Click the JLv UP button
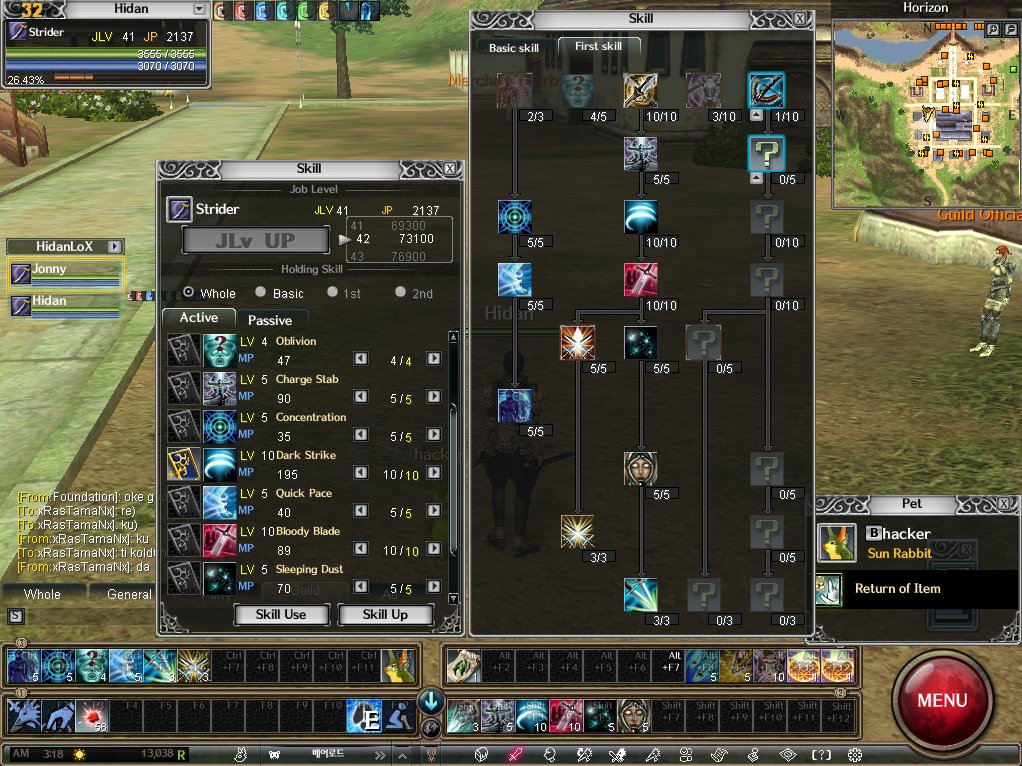This screenshot has width=1022, height=766. [x=255, y=241]
